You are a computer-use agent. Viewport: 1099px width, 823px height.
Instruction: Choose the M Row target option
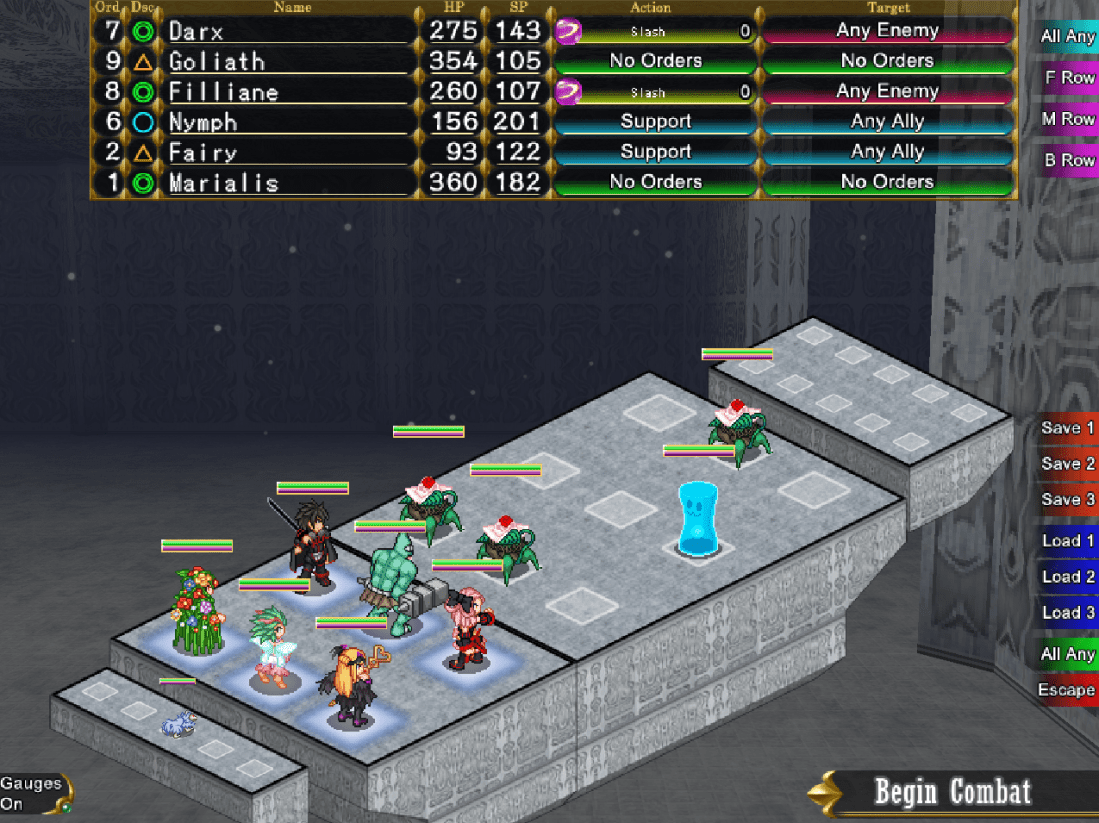(x=1069, y=119)
